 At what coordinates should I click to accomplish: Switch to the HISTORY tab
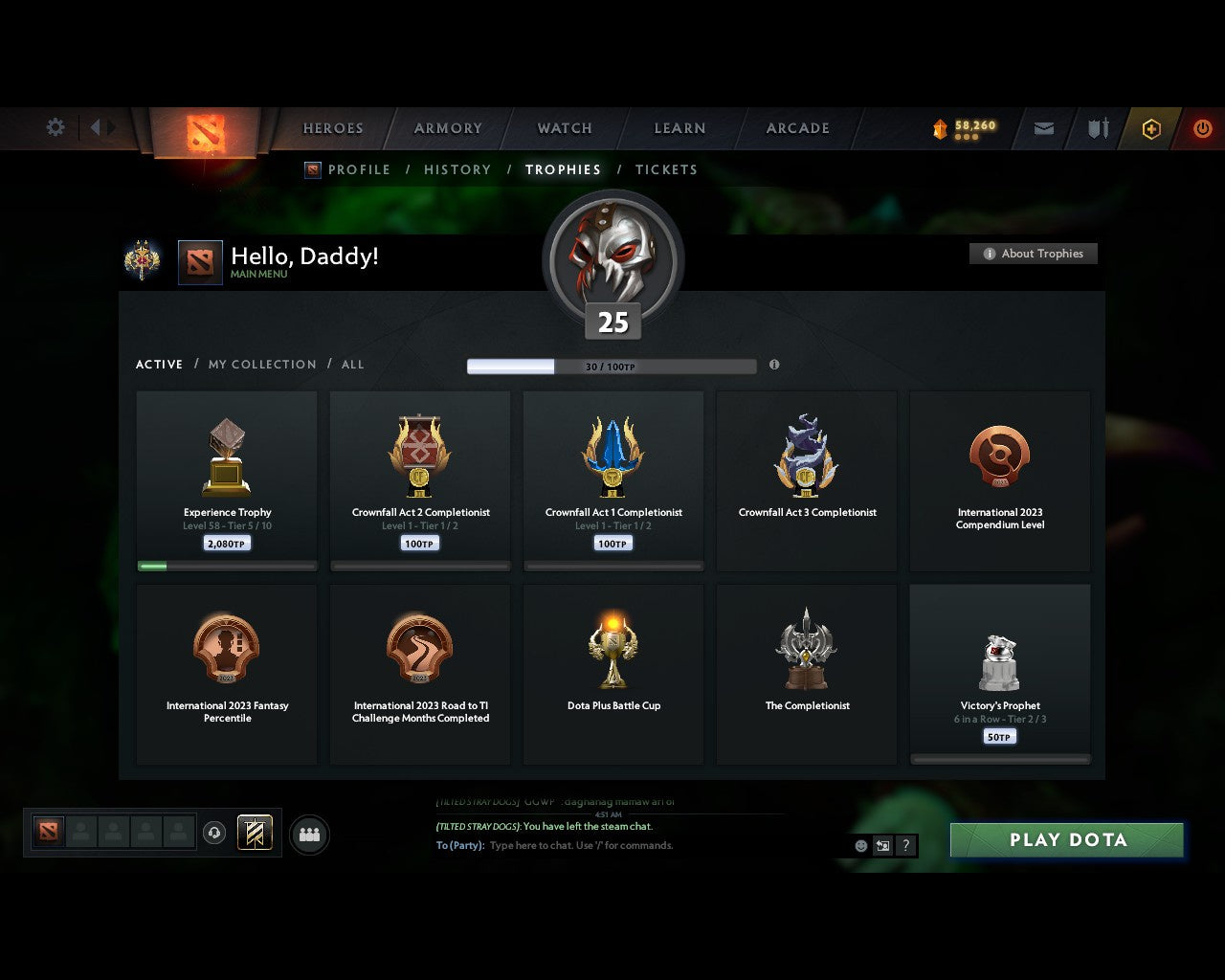(457, 169)
